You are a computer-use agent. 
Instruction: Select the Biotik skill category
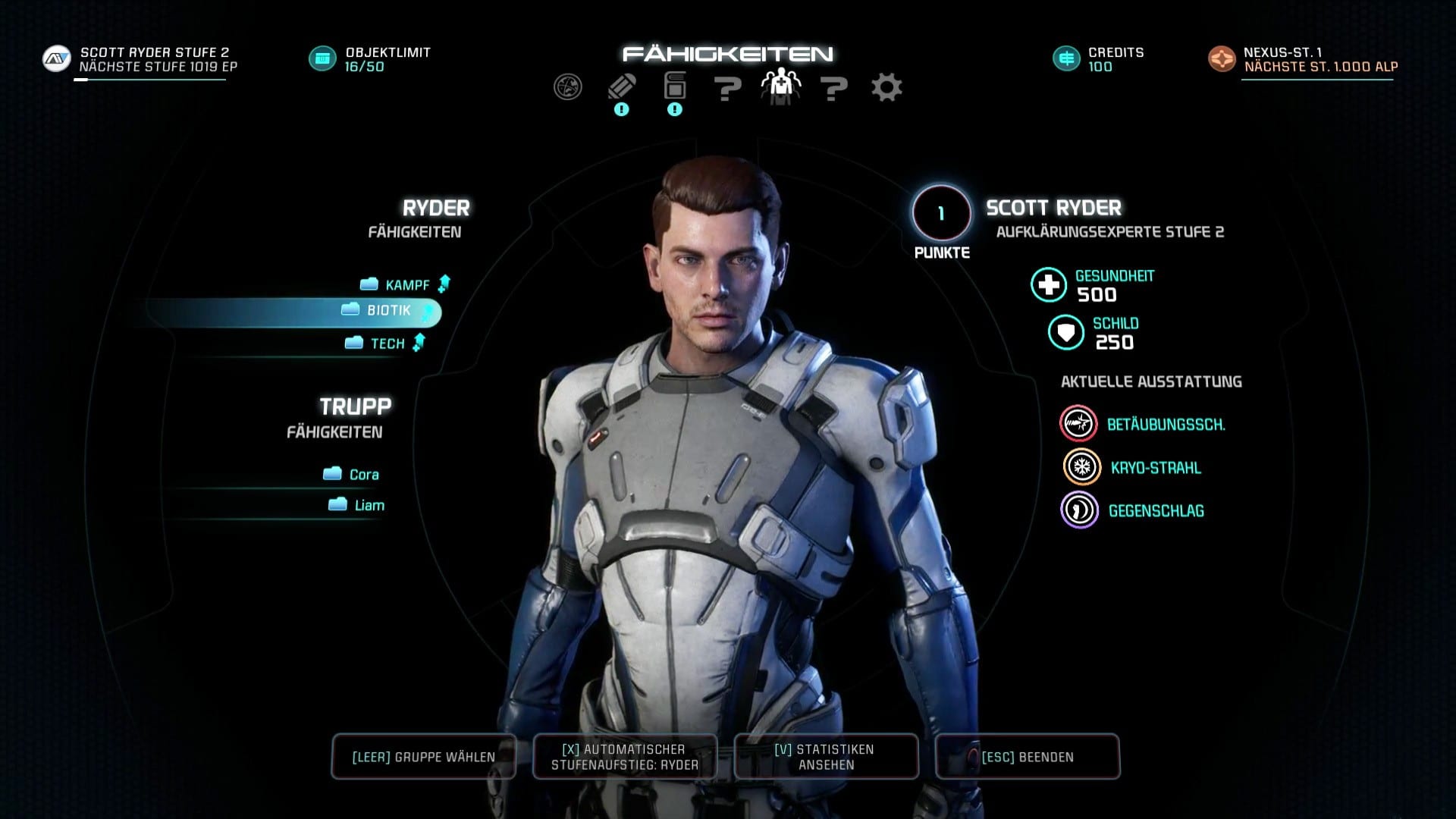[x=388, y=311]
